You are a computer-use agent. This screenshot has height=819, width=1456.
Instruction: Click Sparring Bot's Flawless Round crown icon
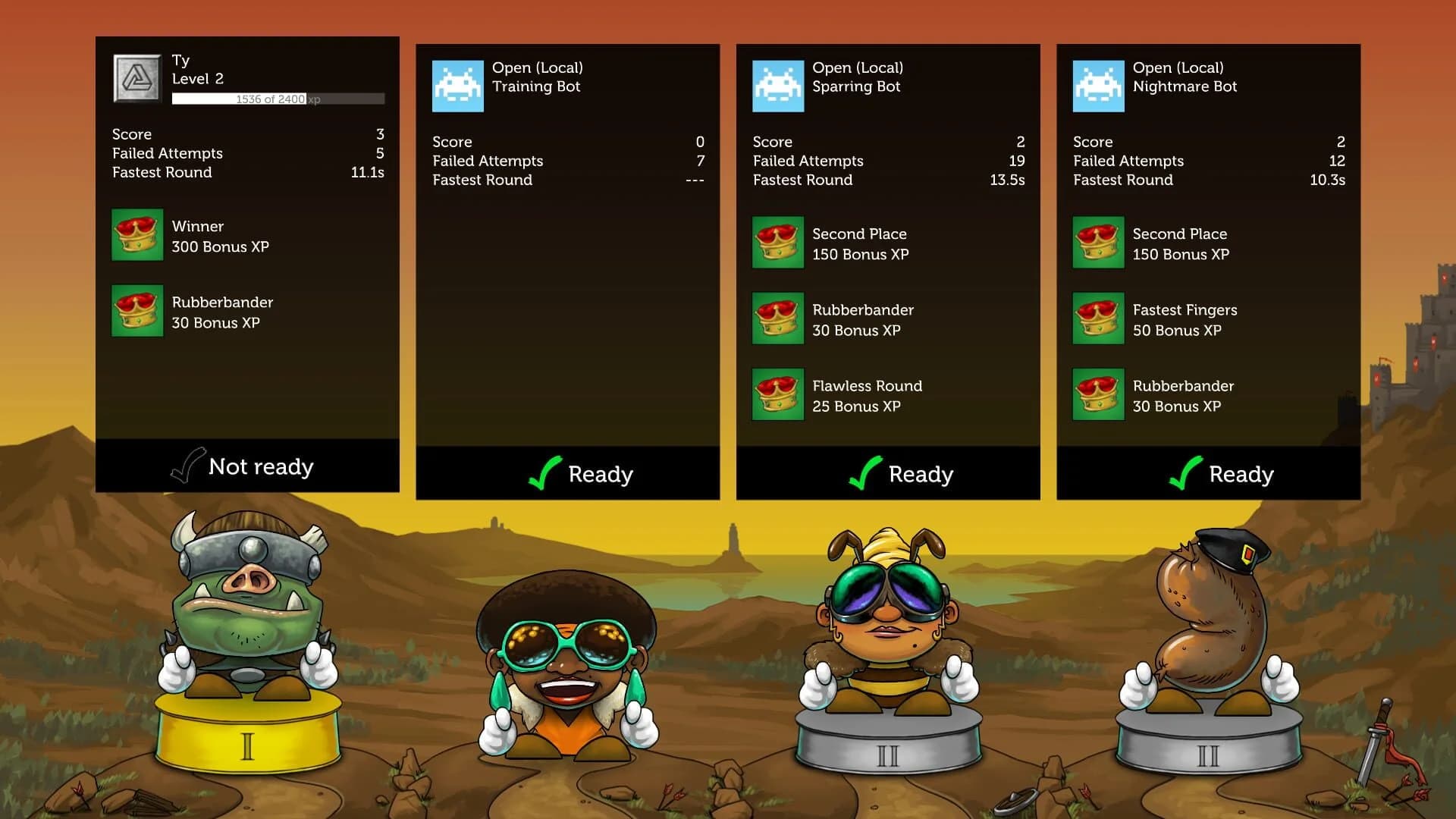[777, 395]
